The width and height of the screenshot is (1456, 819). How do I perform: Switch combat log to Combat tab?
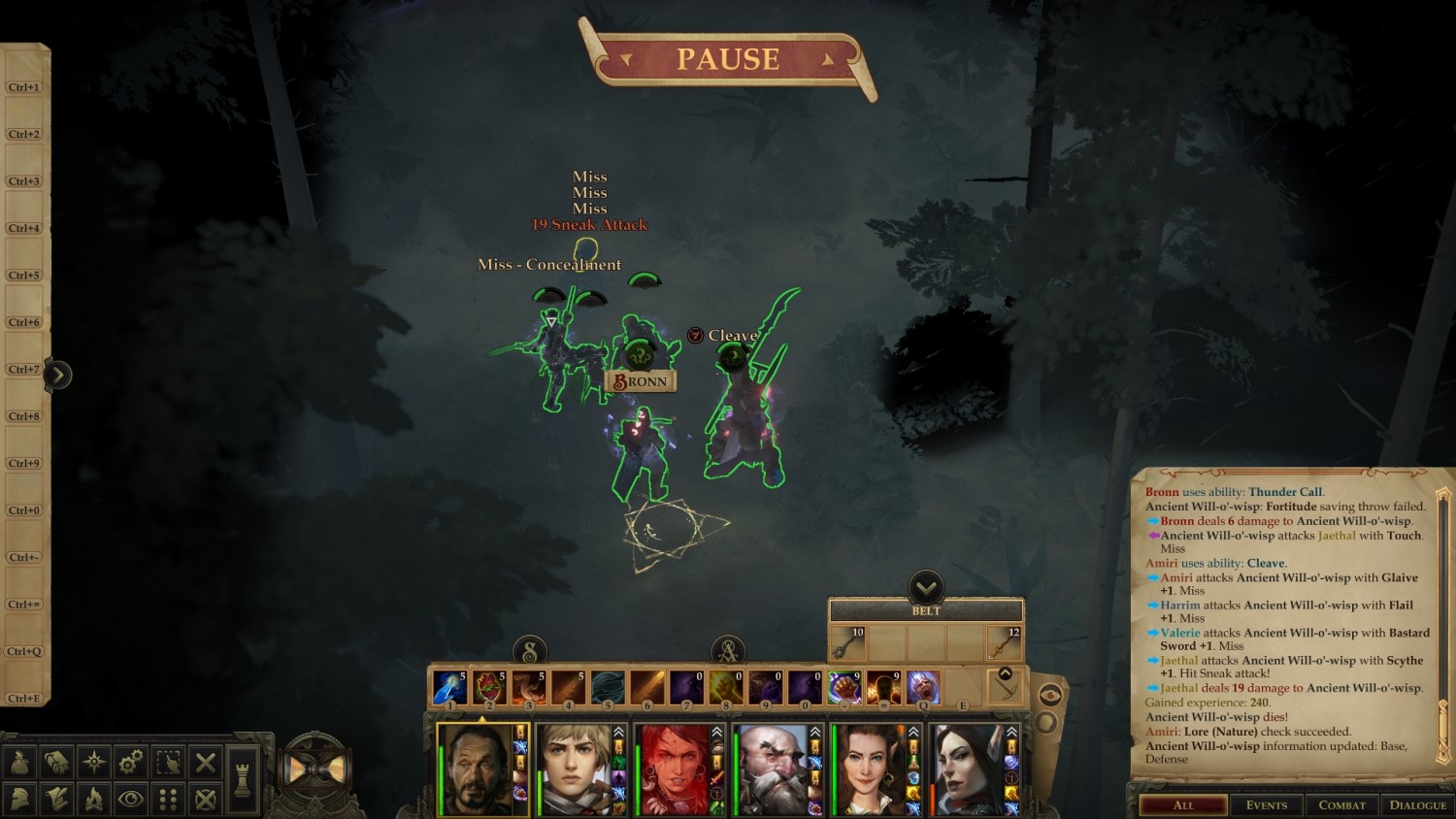pyautogui.click(x=1341, y=805)
